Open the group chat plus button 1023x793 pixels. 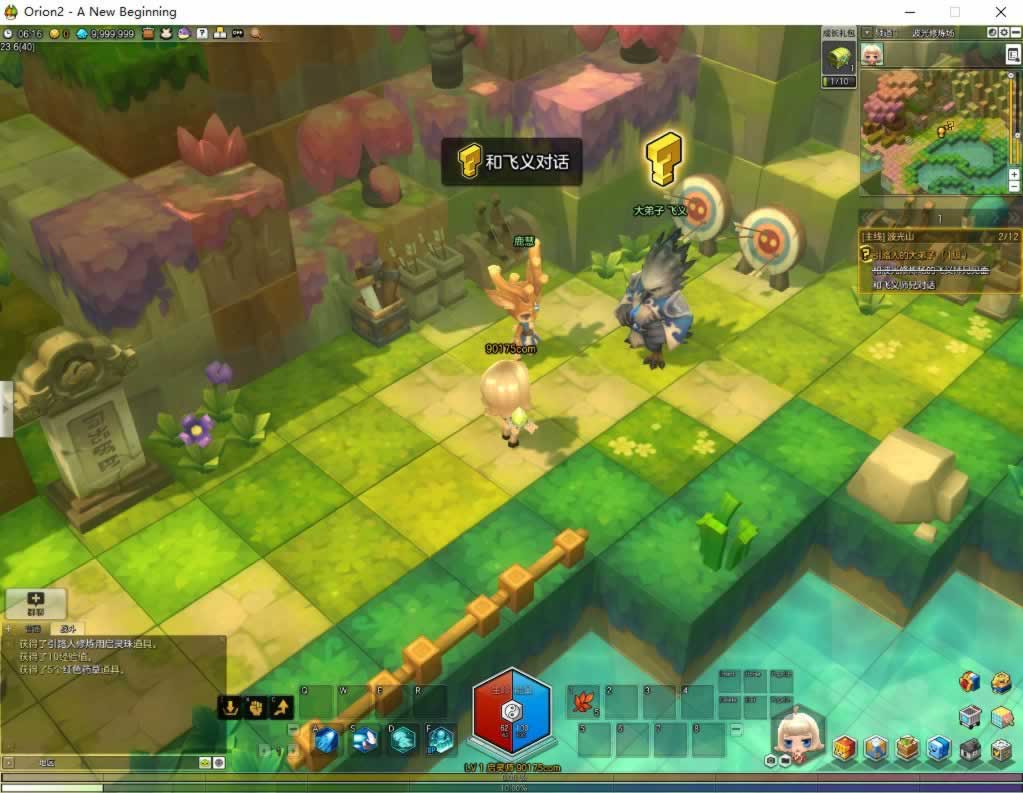coord(36,602)
